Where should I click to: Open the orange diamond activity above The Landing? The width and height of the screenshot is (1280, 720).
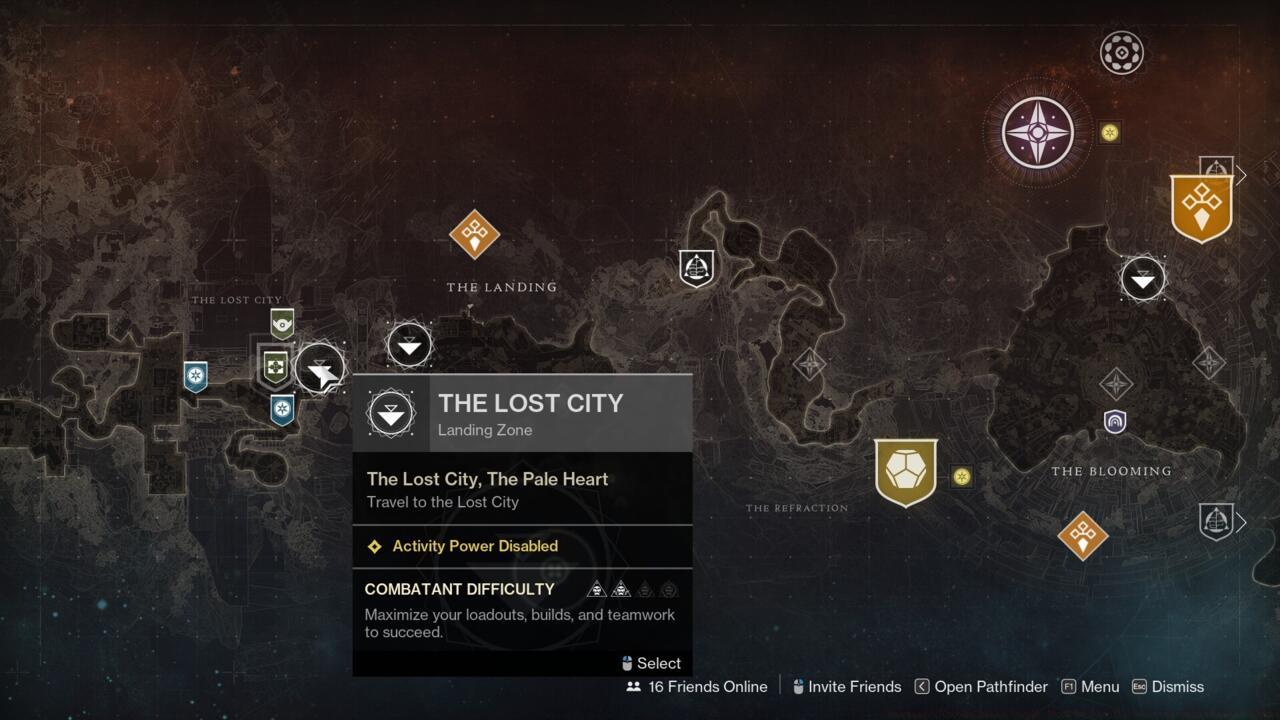click(474, 234)
